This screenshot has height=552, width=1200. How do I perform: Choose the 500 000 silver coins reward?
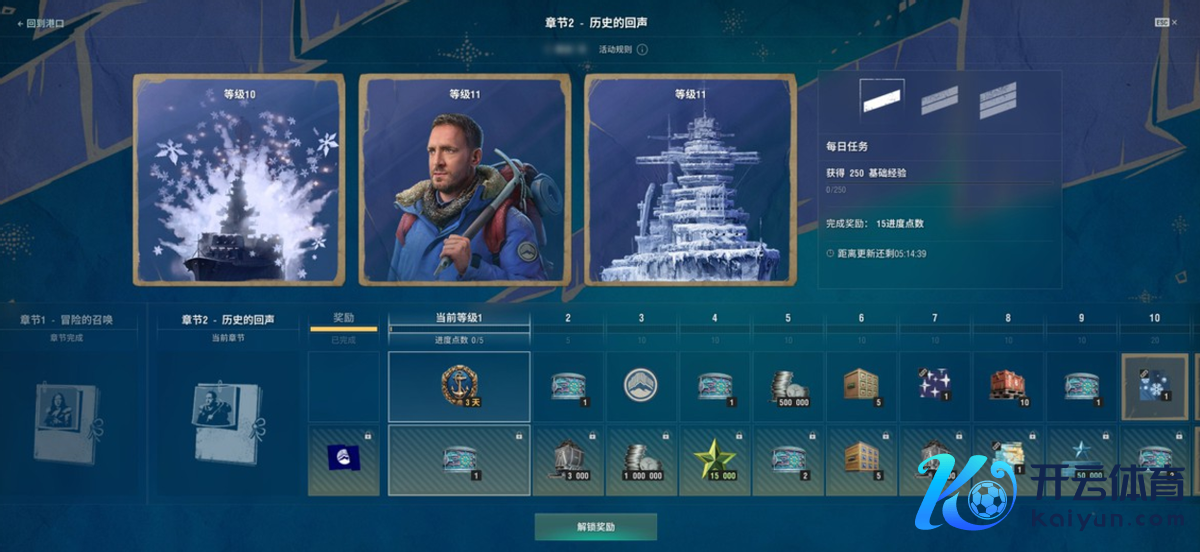(x=788, y=386)
